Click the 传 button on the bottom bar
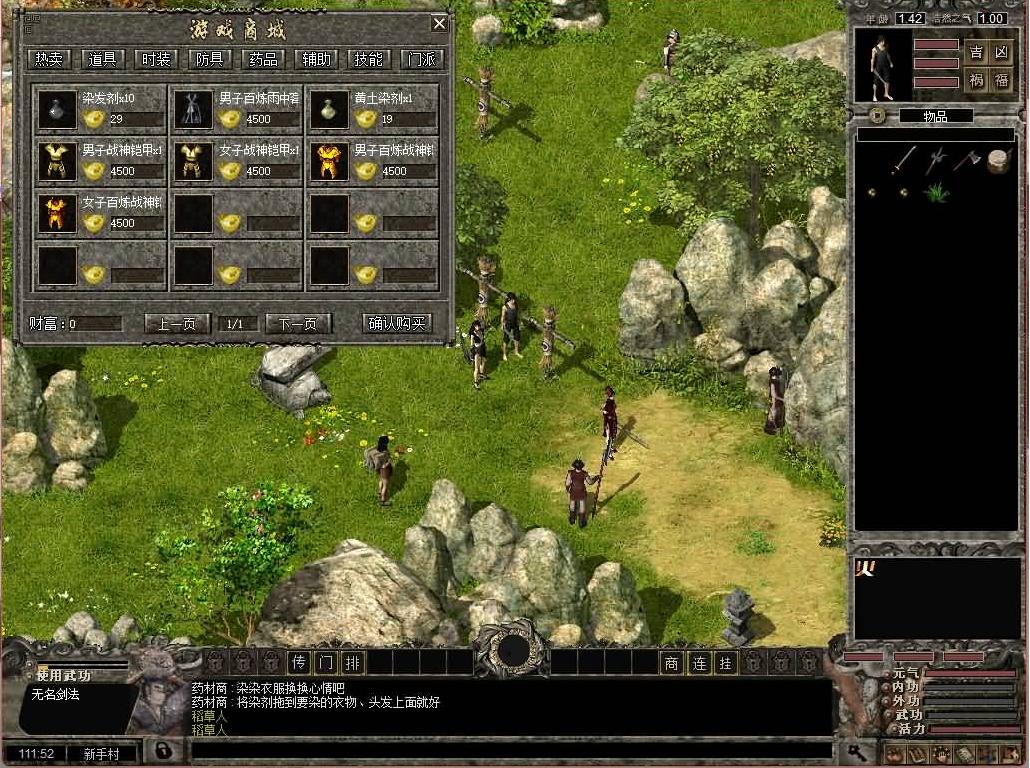This screenshot has height=768, width=1030. [298, 662]
